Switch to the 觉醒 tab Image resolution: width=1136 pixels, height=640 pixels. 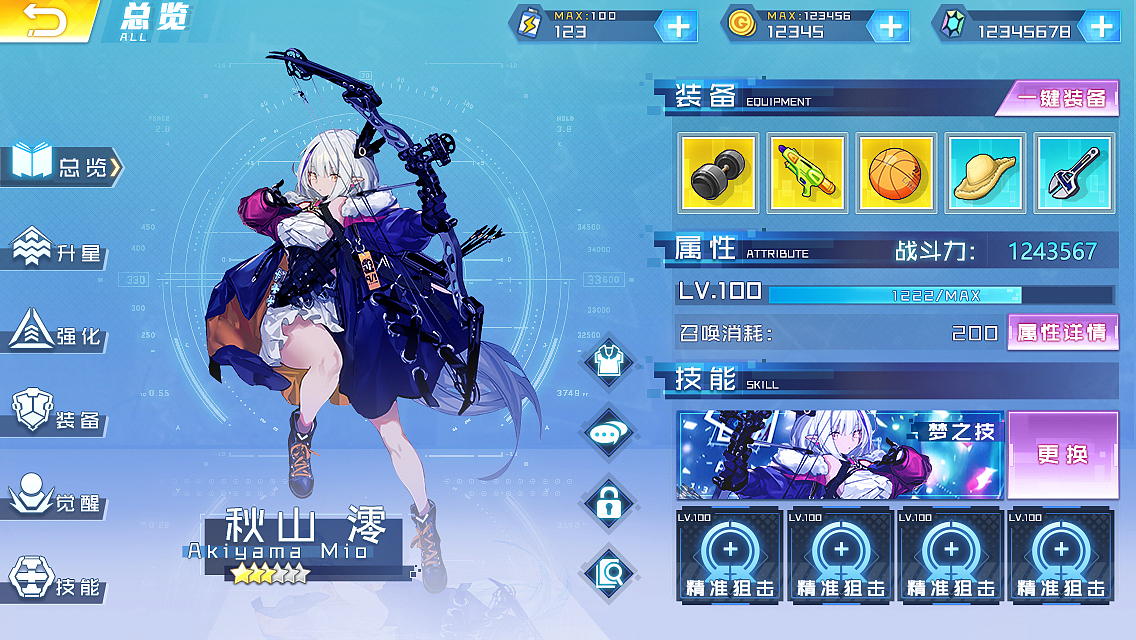pyautogui.click(x=60, y=499)
